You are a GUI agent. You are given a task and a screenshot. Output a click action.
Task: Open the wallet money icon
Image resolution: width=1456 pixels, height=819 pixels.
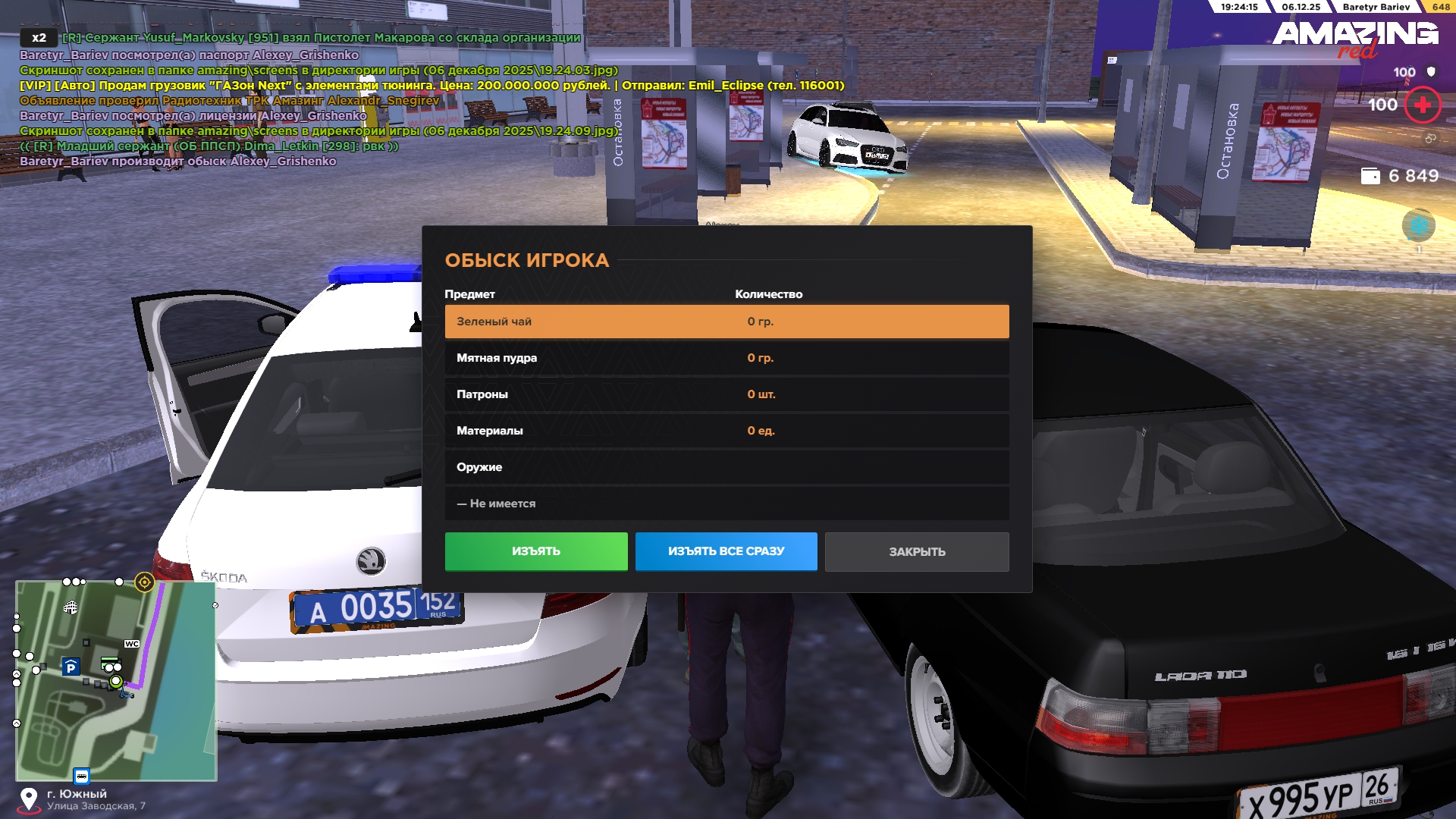pos(1370,176)
